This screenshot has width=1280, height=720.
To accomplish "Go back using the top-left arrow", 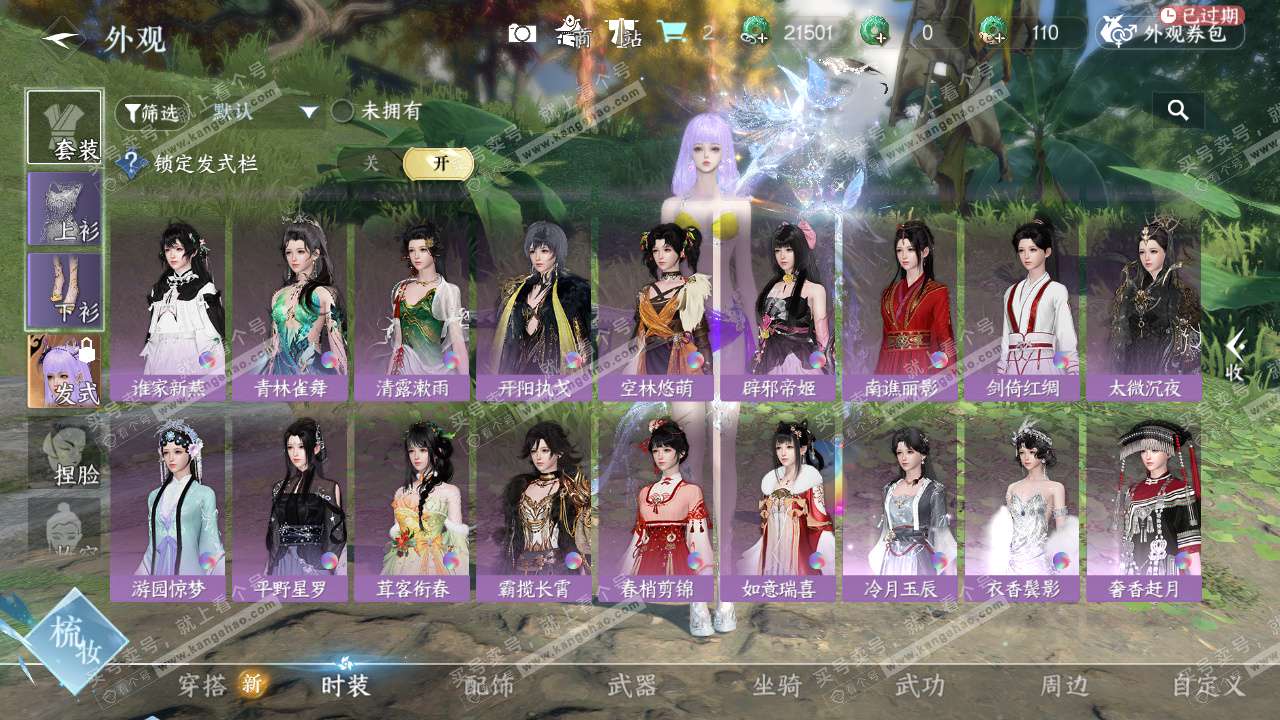I will tap(62, 38).
